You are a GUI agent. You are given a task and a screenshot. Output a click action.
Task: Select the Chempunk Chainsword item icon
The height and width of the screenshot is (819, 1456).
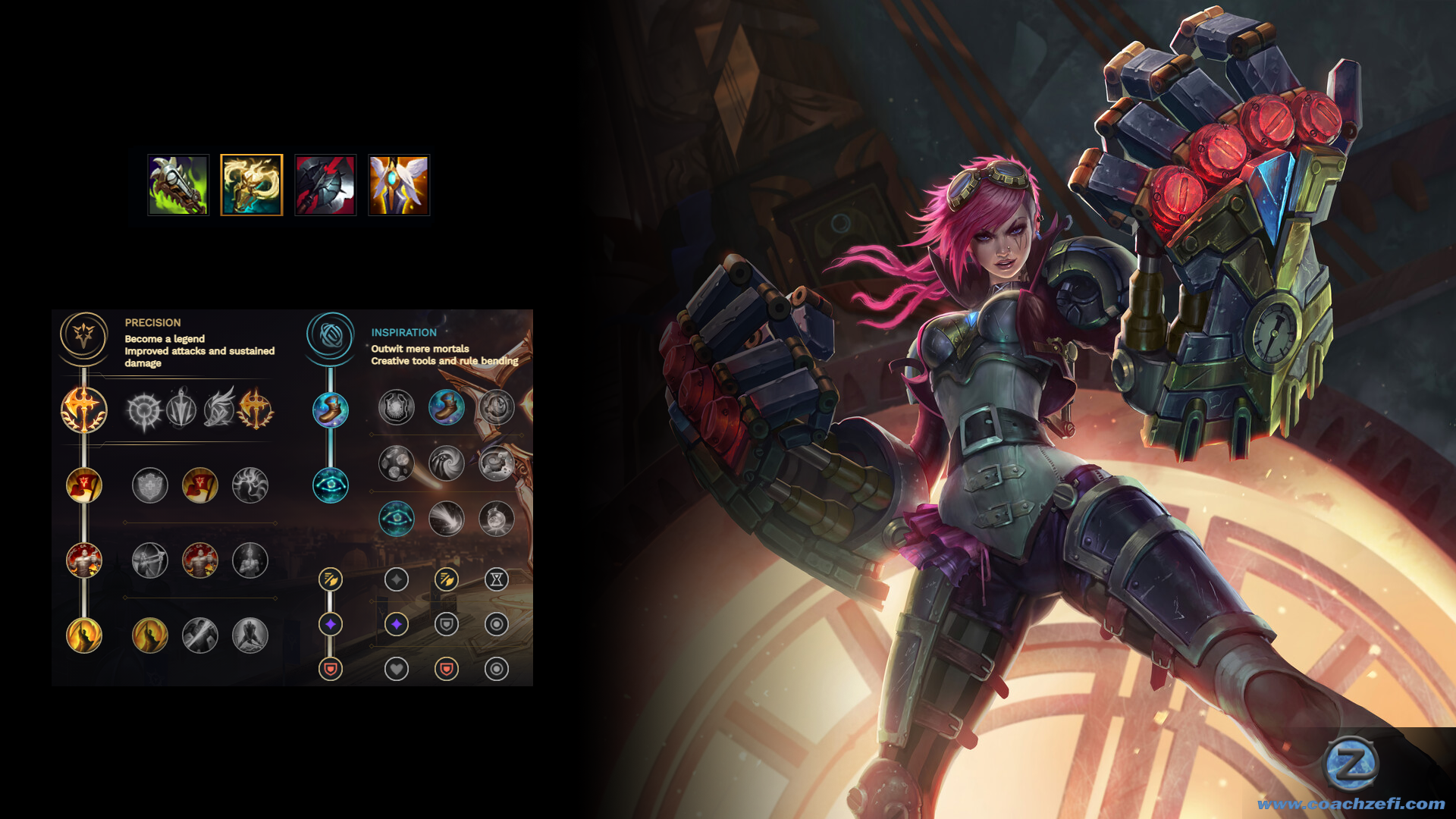(x=178, y=185)
